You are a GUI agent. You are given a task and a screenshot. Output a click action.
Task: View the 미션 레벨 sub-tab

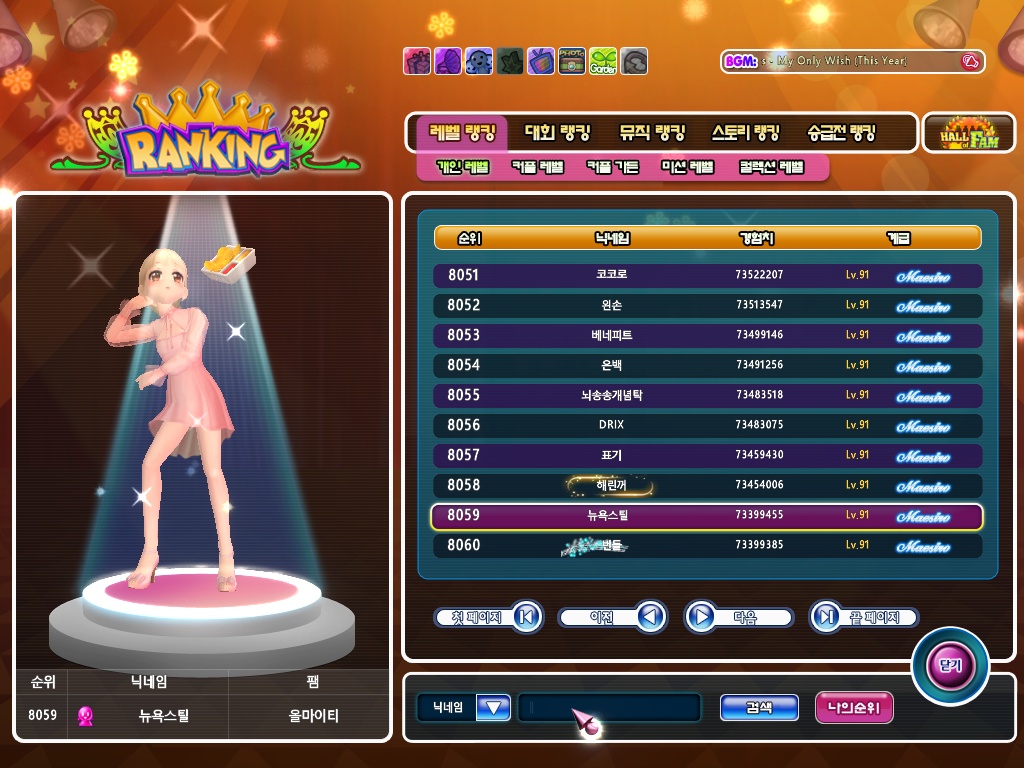[688, 167]
